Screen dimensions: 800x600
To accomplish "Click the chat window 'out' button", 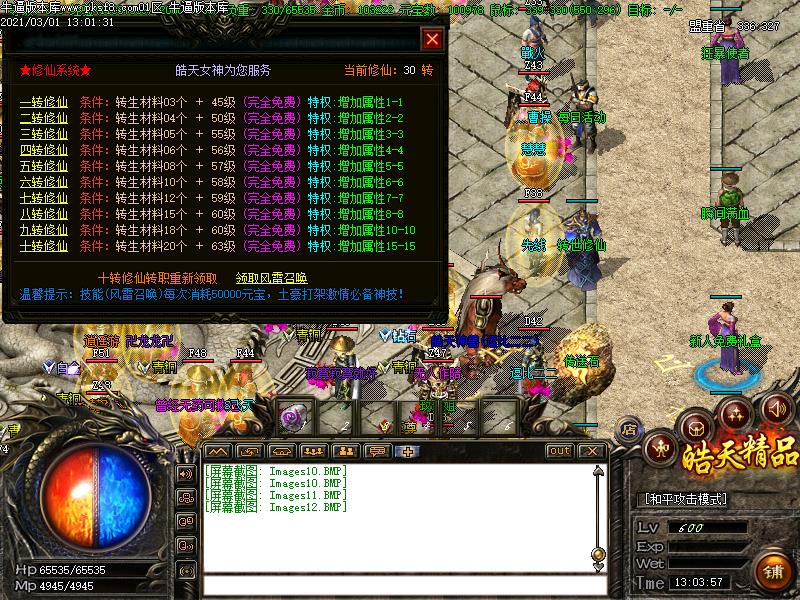I will pyautogui.click(x=558, y=451).
